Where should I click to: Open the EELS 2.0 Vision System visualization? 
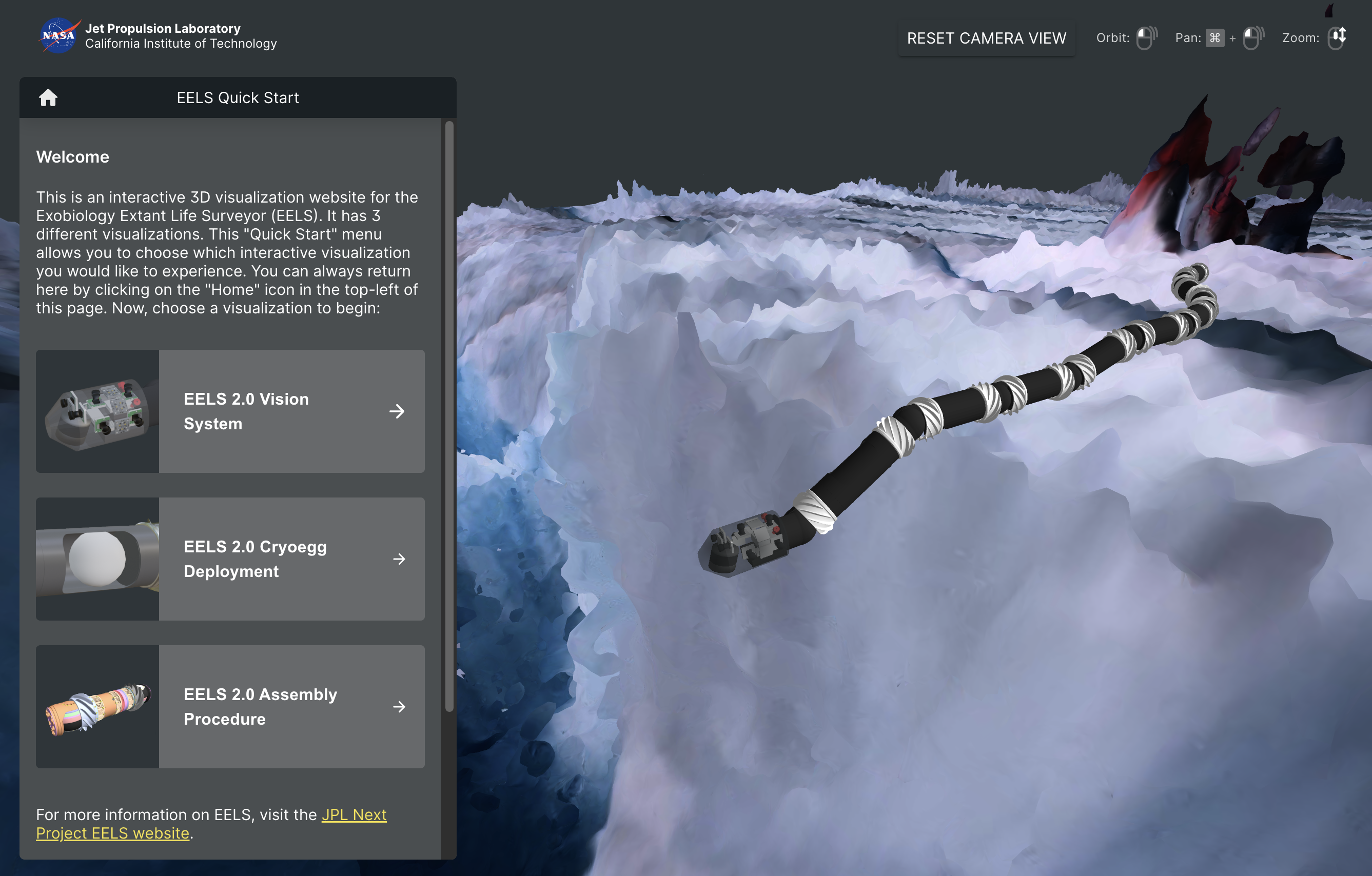pos(290,411)
